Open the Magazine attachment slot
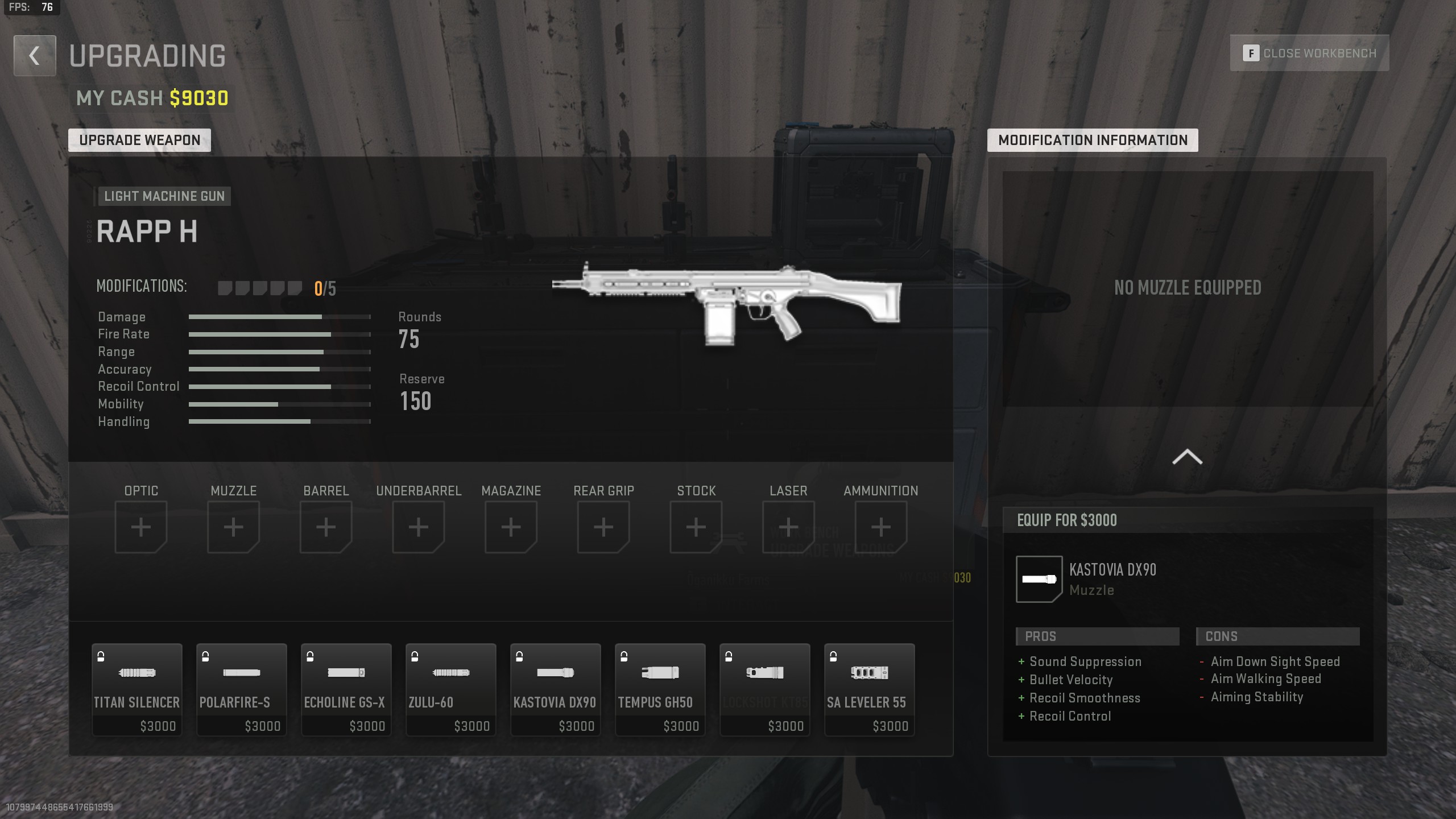This screenshot has width=1456, height=819. click(511, 526)
